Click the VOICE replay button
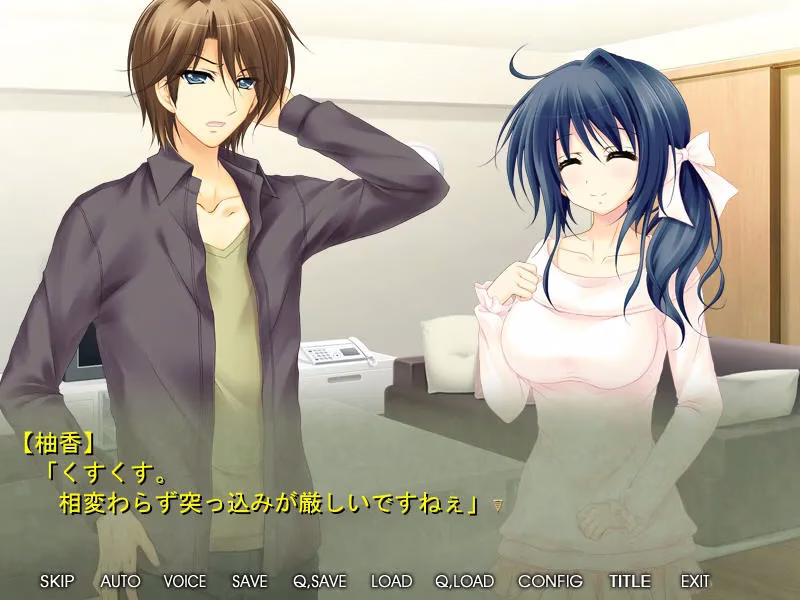This screenshot has height=600, width=800. coord(184,581)
